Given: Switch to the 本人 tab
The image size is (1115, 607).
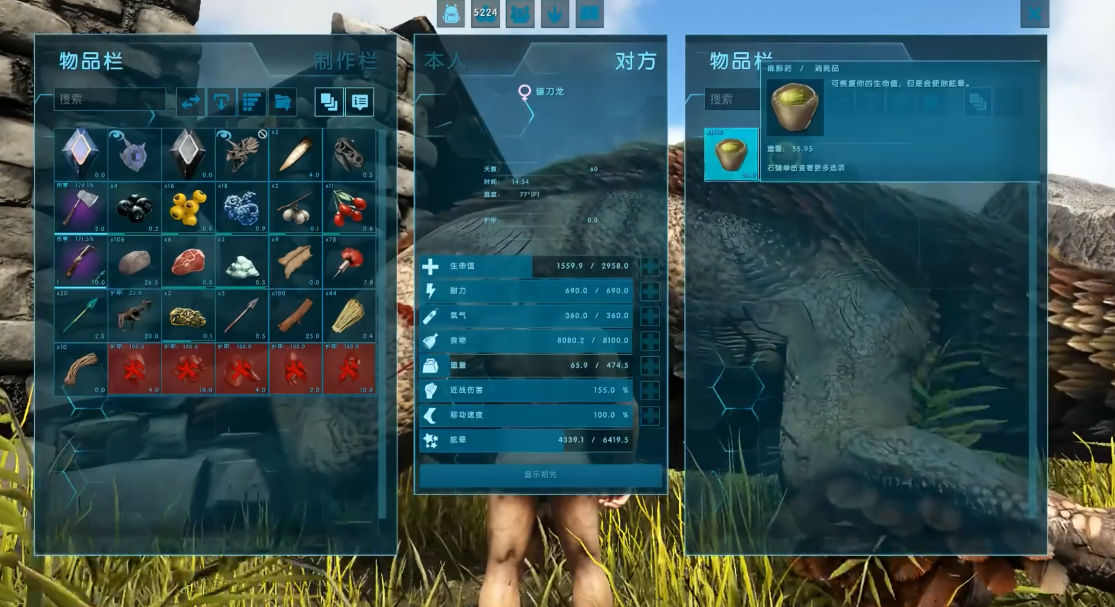Looking at the screenshot, I should (x=445, y=61).
